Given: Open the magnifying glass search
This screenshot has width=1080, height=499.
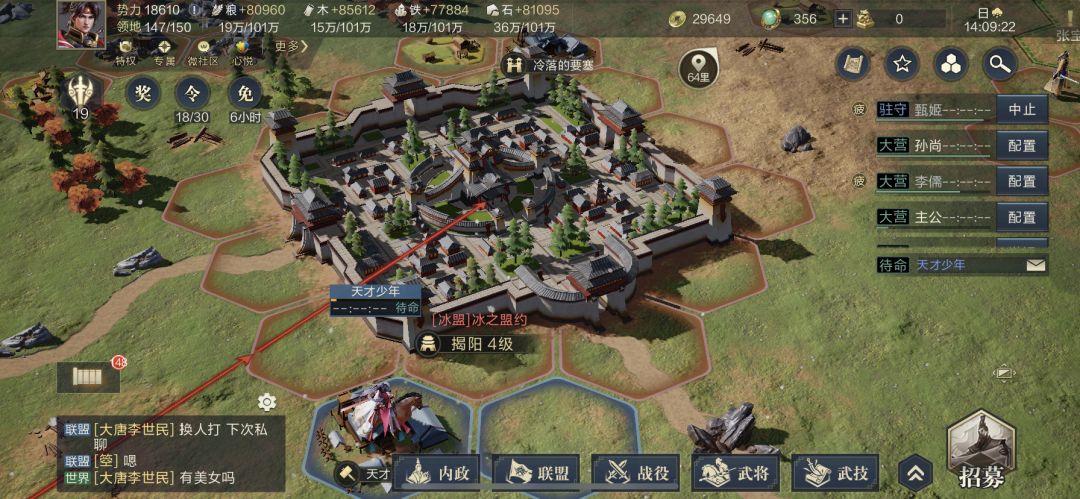Looking at the screenshot, I should tap(998, 65).
